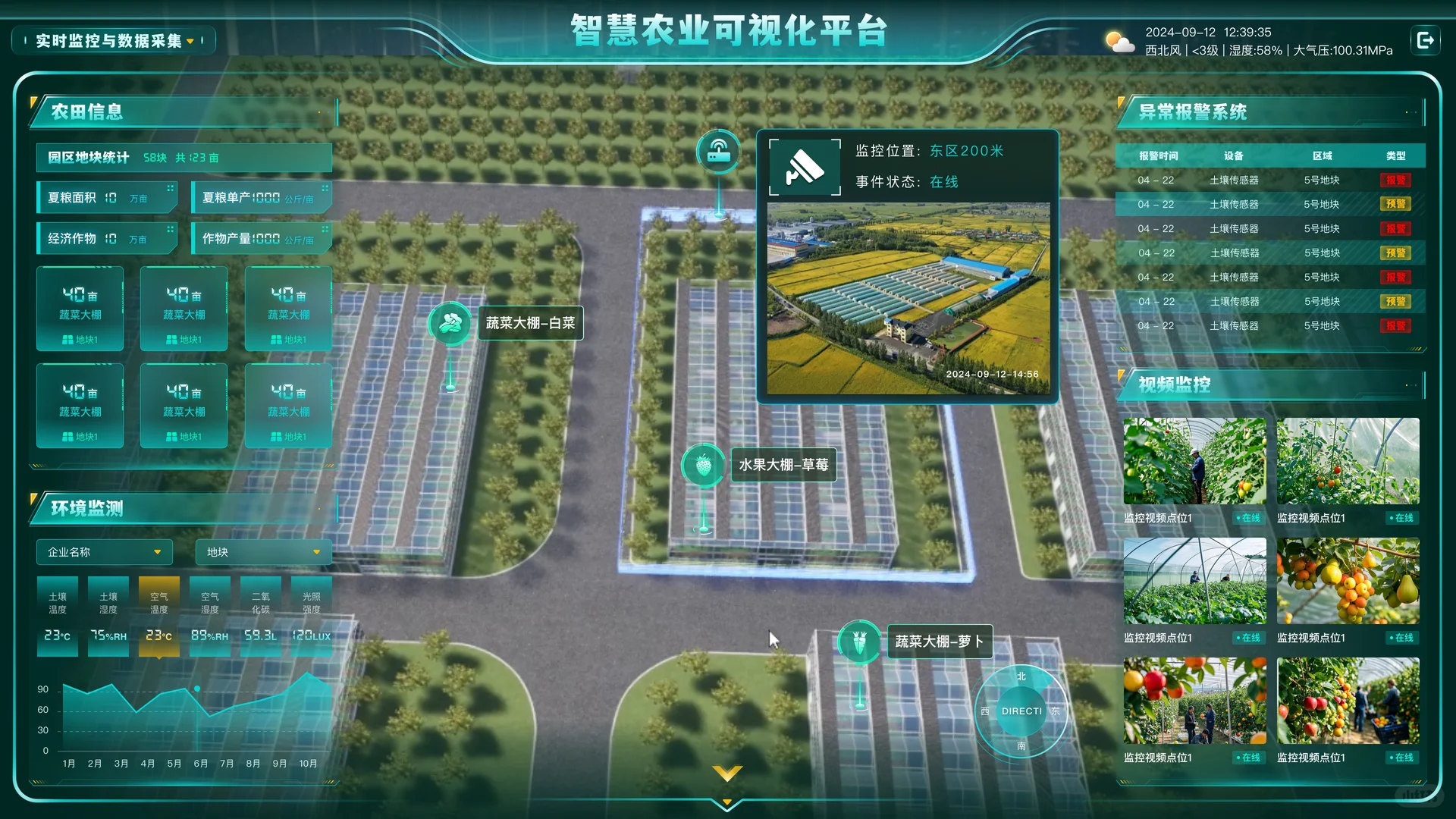Image resolution: width=1456 pixels, height=819 pixels.
Task: Open the 企业名称 dropdown
Action: tap(104, 552)
